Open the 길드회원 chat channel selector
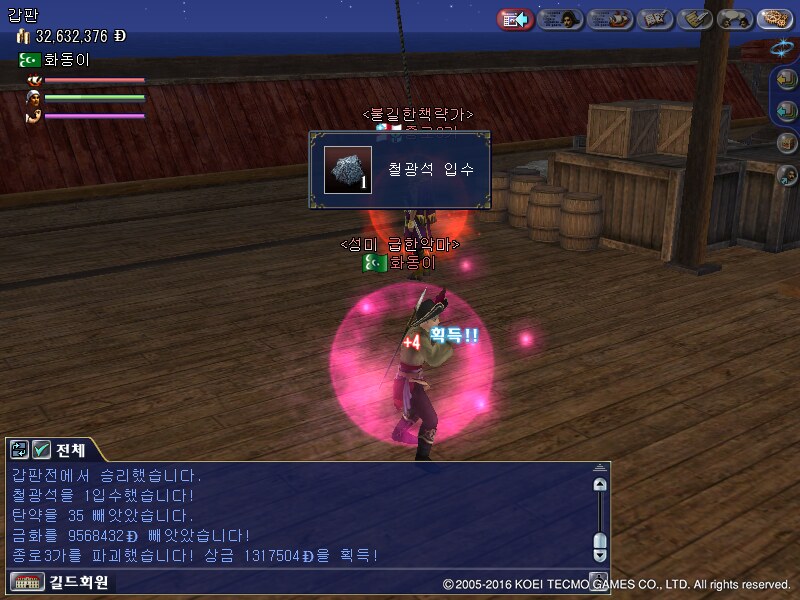 tap(60, 581)
